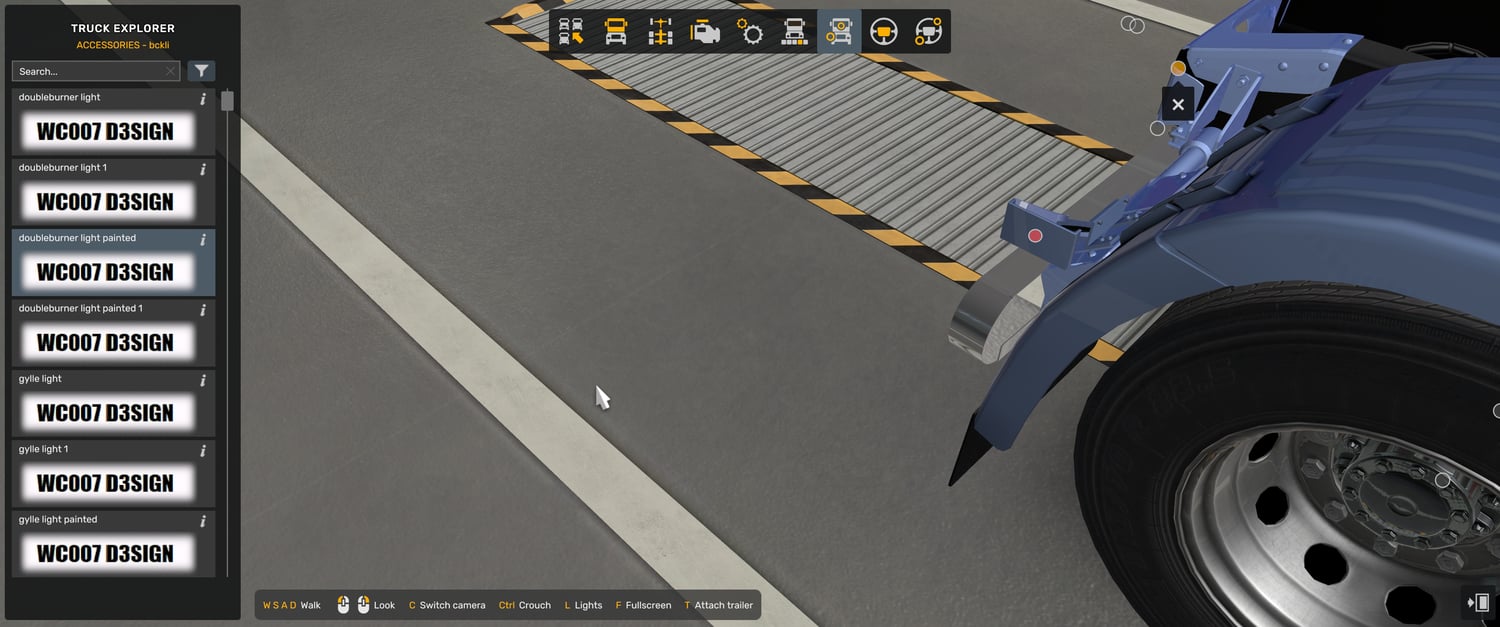Image resolution: width=1500 pixels, height=627 pixels.
Task: Click the accessory search field
Action: [90, 71]
